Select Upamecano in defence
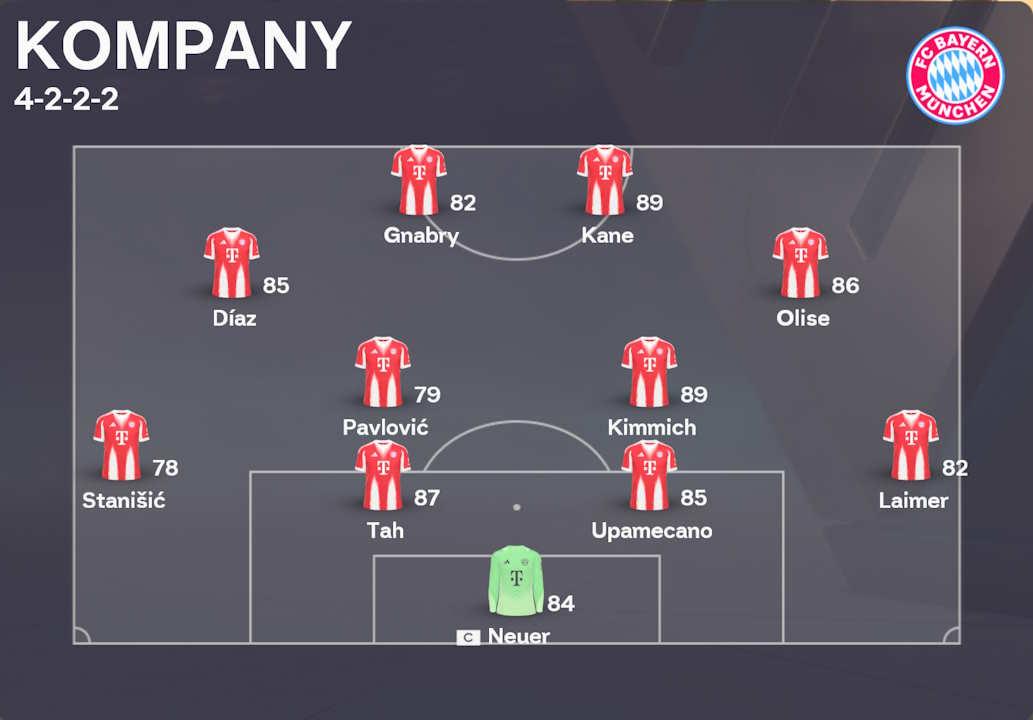 point(649,475)
